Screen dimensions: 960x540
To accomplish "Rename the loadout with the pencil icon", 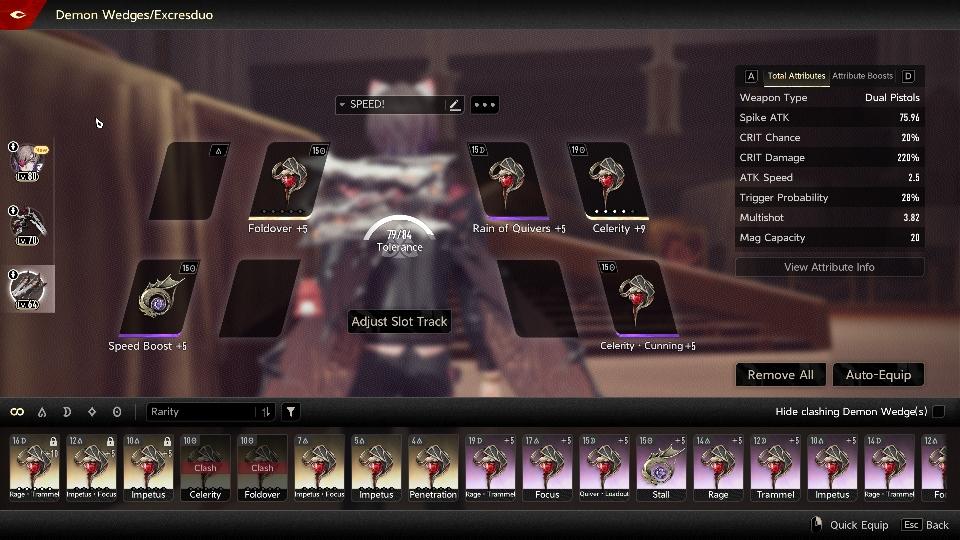I will coord(455,104).
